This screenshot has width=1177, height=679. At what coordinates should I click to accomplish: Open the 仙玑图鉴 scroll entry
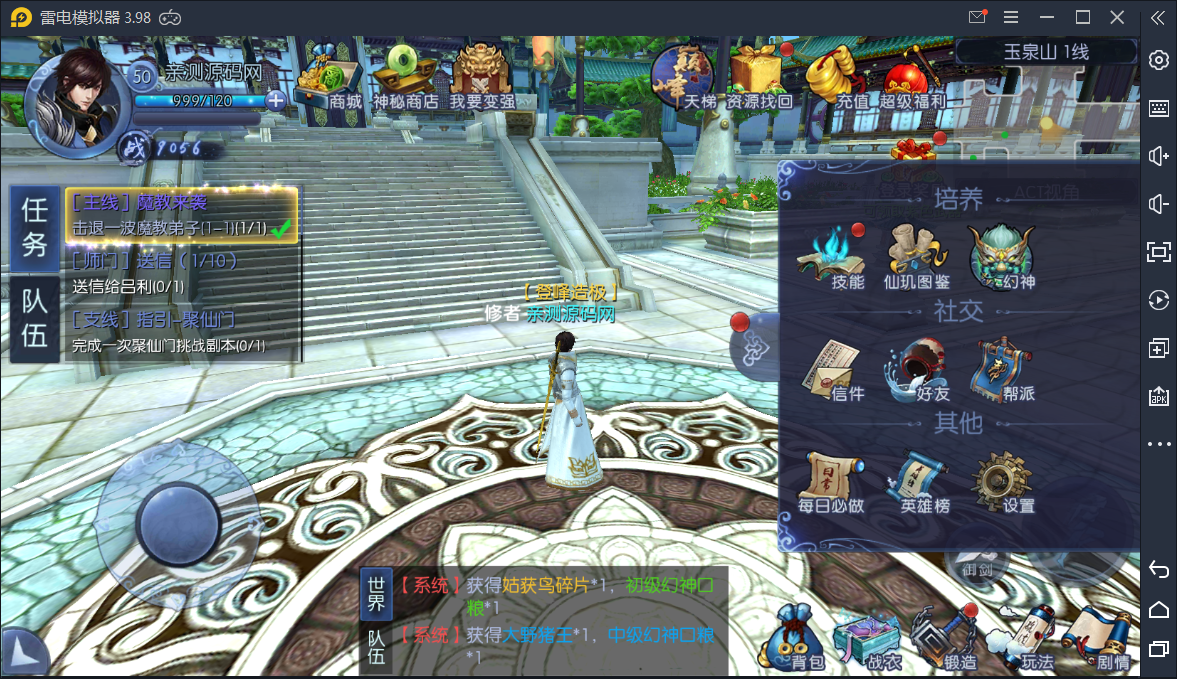pyautogui.click(x=916, y=256)
